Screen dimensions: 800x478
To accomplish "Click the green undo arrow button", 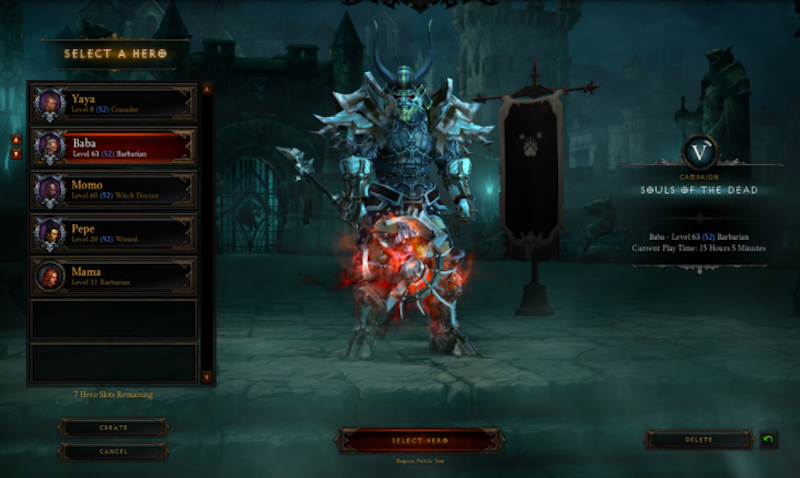I will tap(768, 440).
